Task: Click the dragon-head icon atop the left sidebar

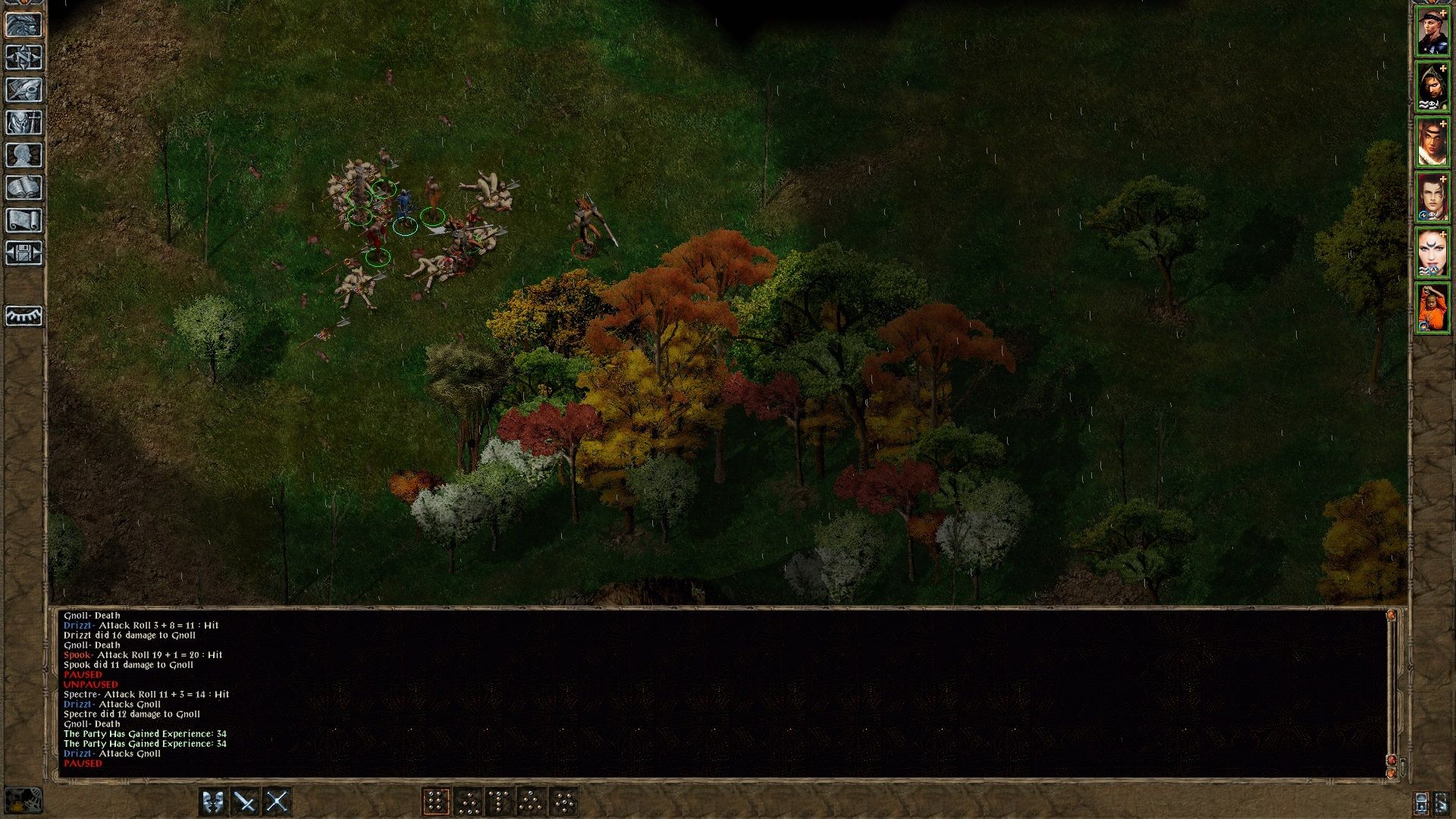Action: click(25, 24)
